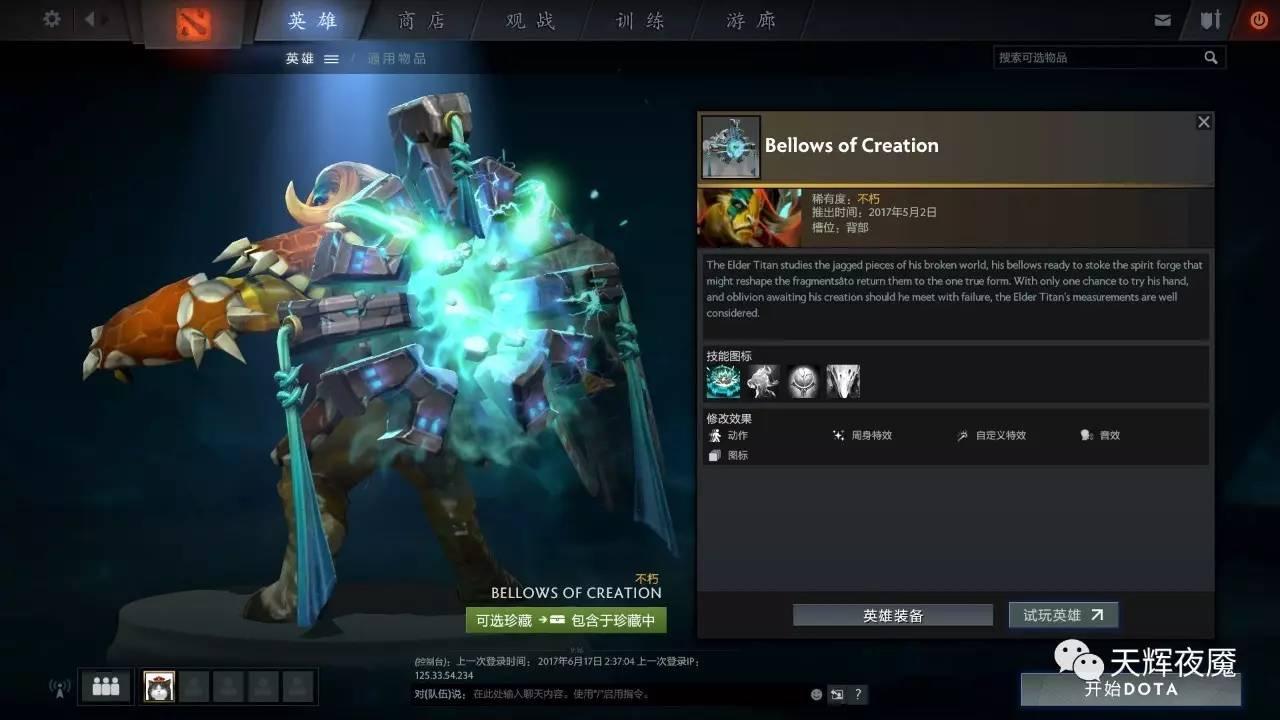
Task: Toggle the broadcast antenna icon bottom left
Action: click(58, 688)
